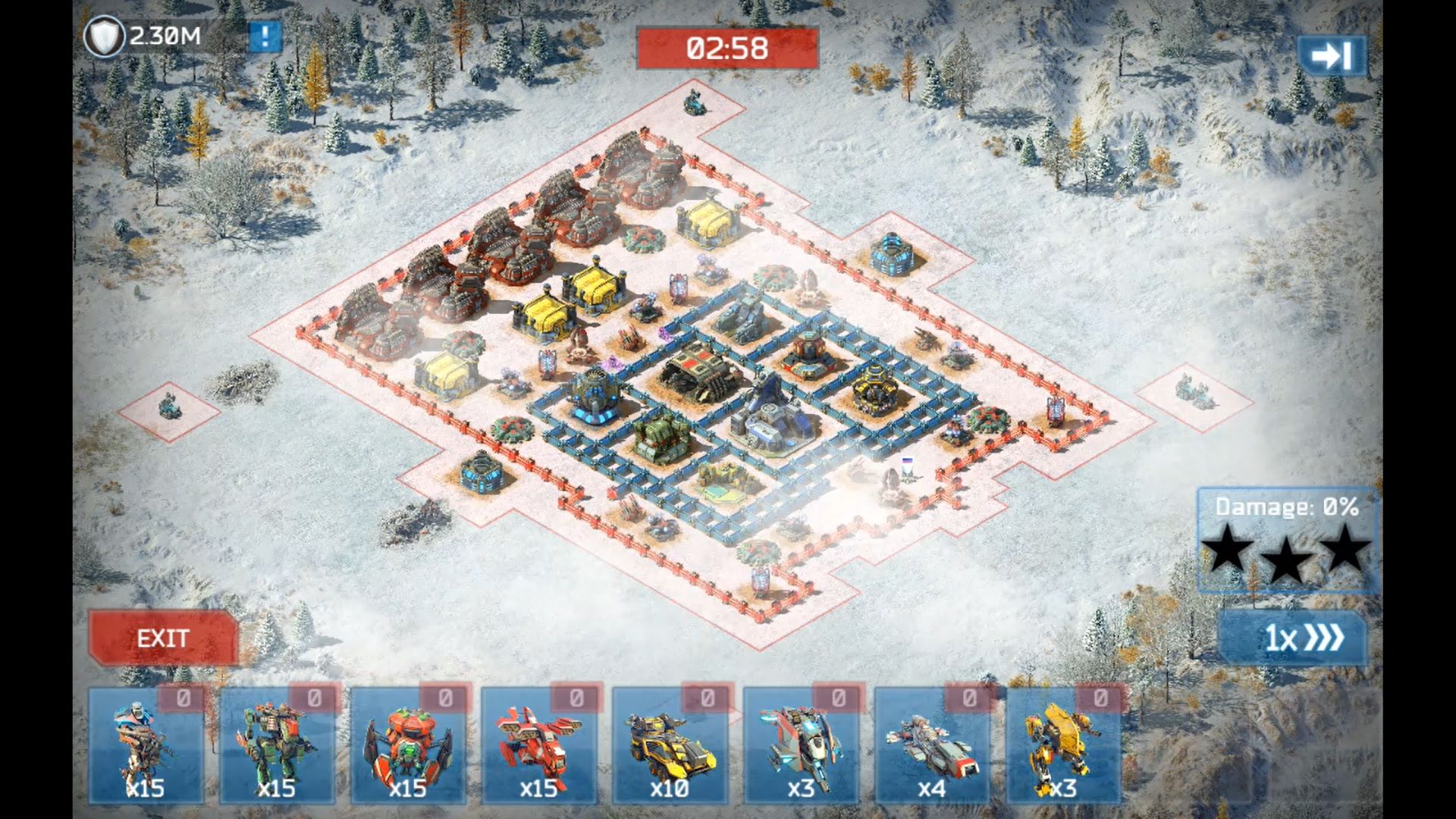Skip to next base with arrow button
Image resolution: width=1456 pixels, height=819 pixels.
tap(1331, 56)
